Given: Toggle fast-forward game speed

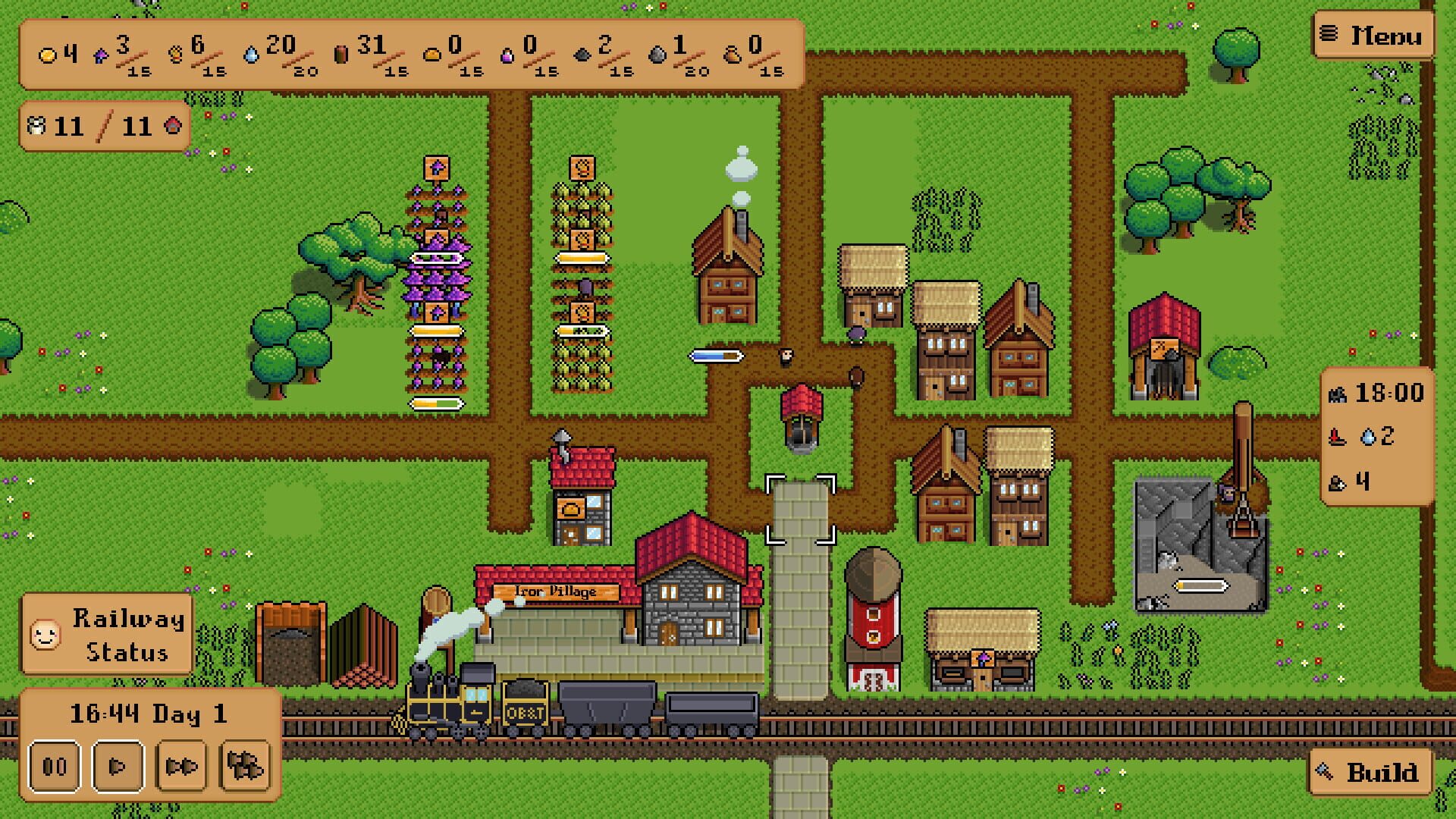Looking at the screenshot, I should pyautogui.click(x=180, y=766).
